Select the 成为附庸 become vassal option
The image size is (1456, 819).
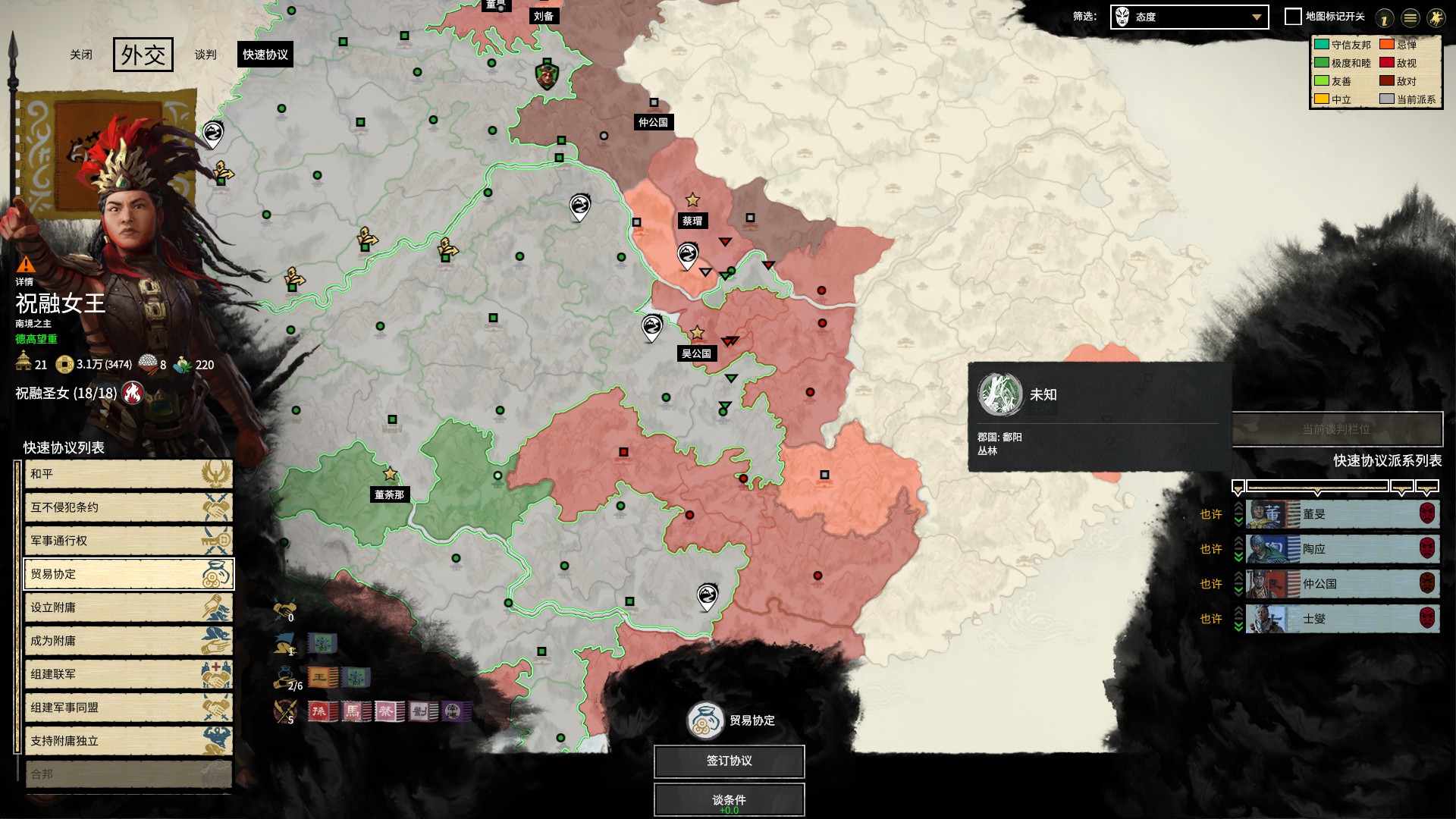(x=128, y=641)
